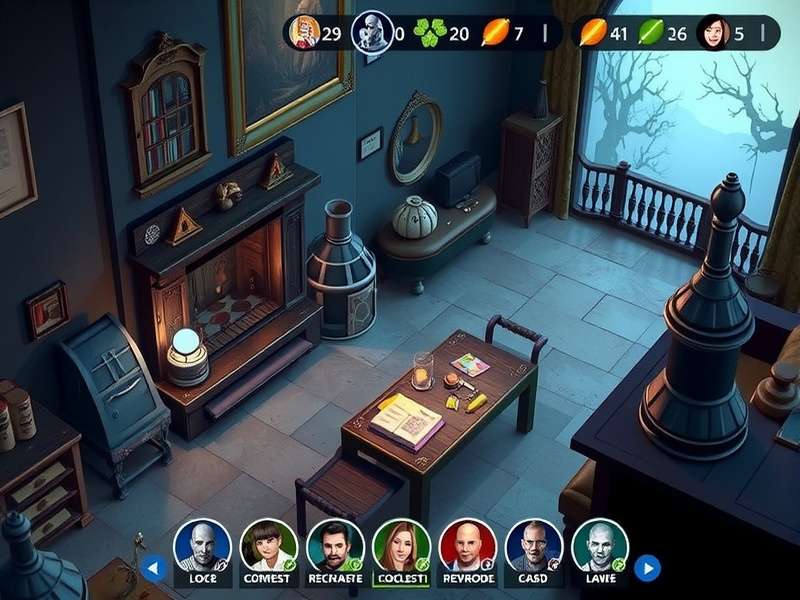Choose the REVRODE portrait with red background
The image size is (800, 600).
pyautogui.click(x=468, y=545)
